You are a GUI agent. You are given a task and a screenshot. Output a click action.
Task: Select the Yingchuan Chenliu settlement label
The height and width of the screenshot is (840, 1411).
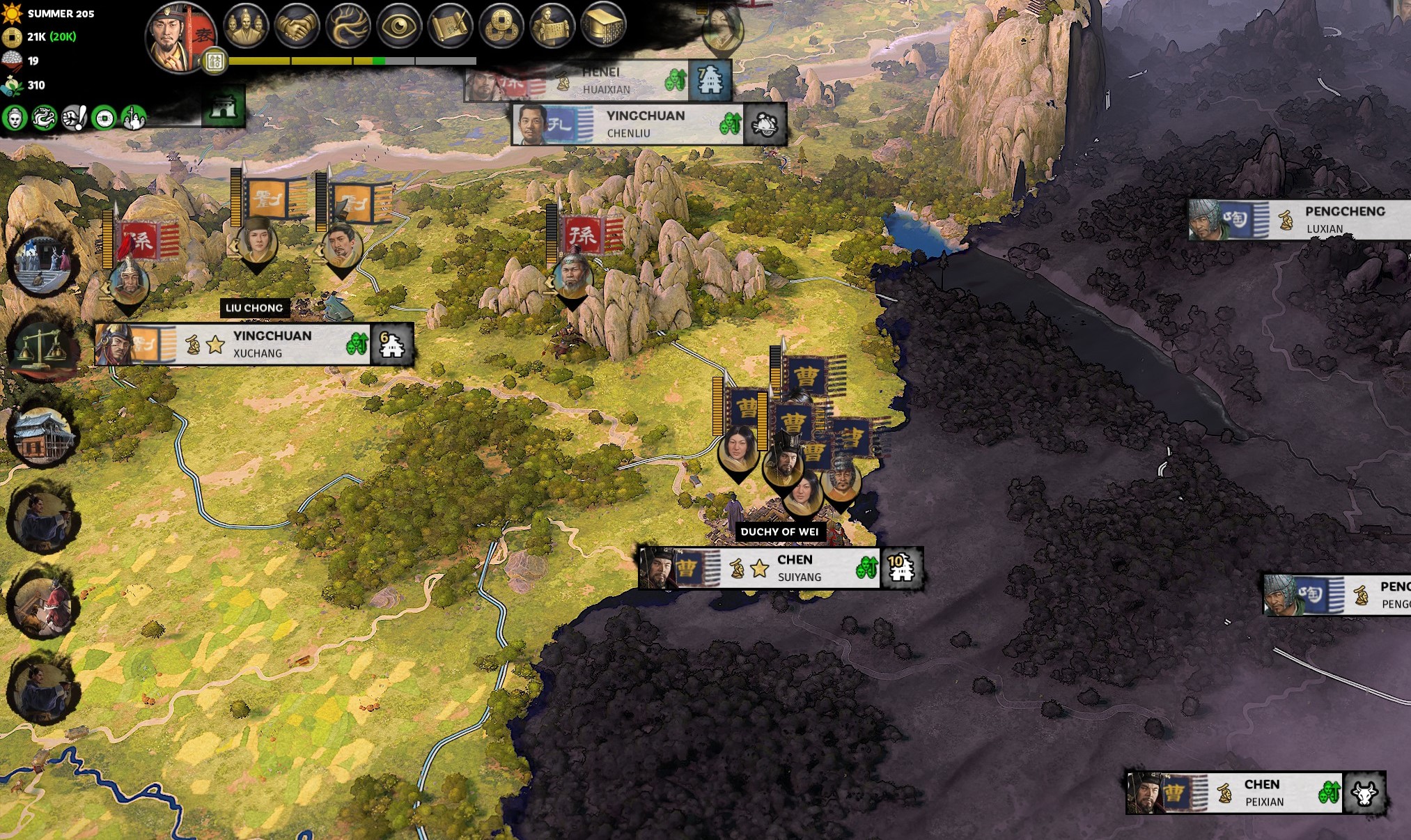(x=644, y=124)
